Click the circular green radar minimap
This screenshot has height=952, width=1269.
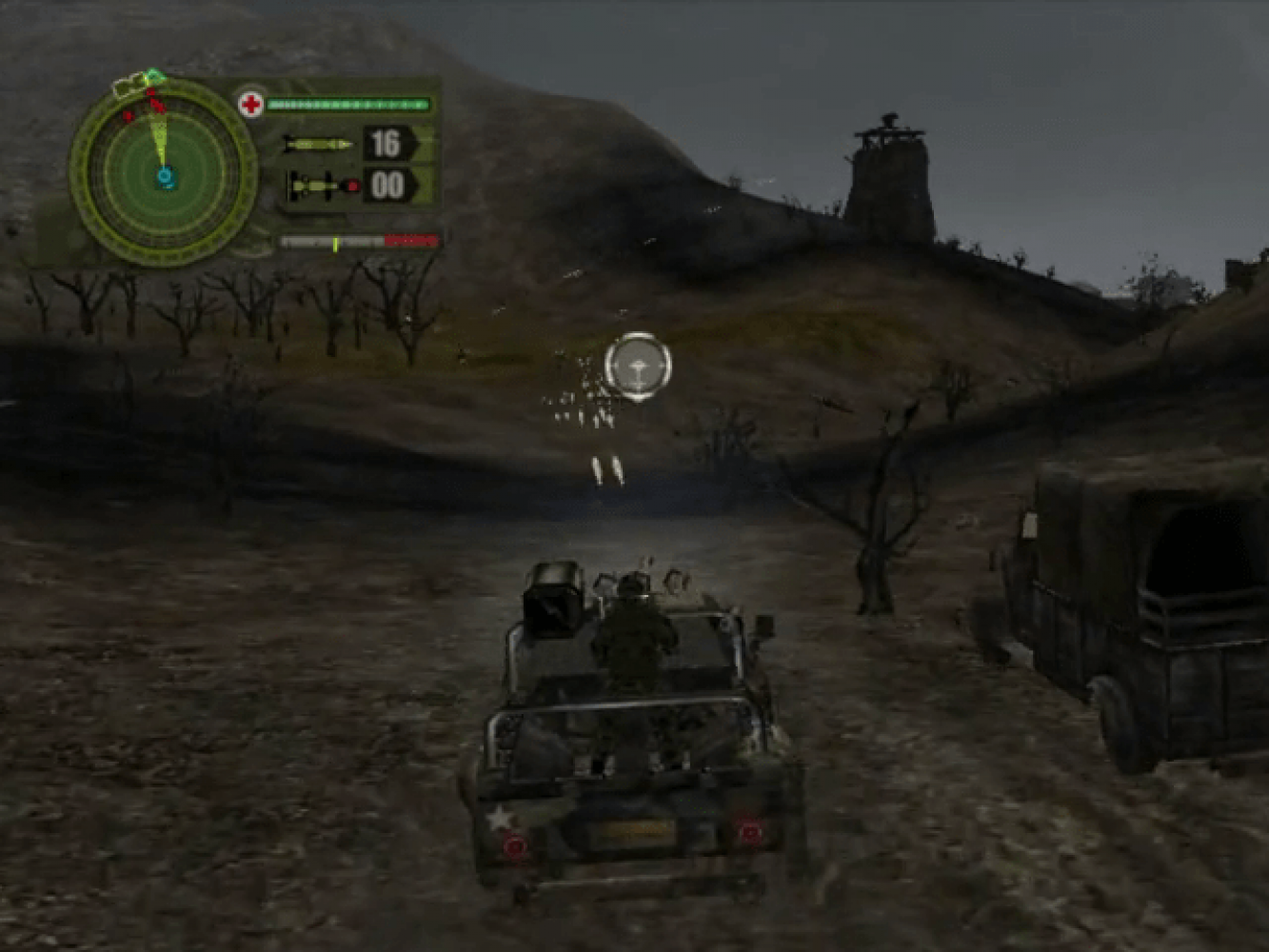tap(163, 174)
